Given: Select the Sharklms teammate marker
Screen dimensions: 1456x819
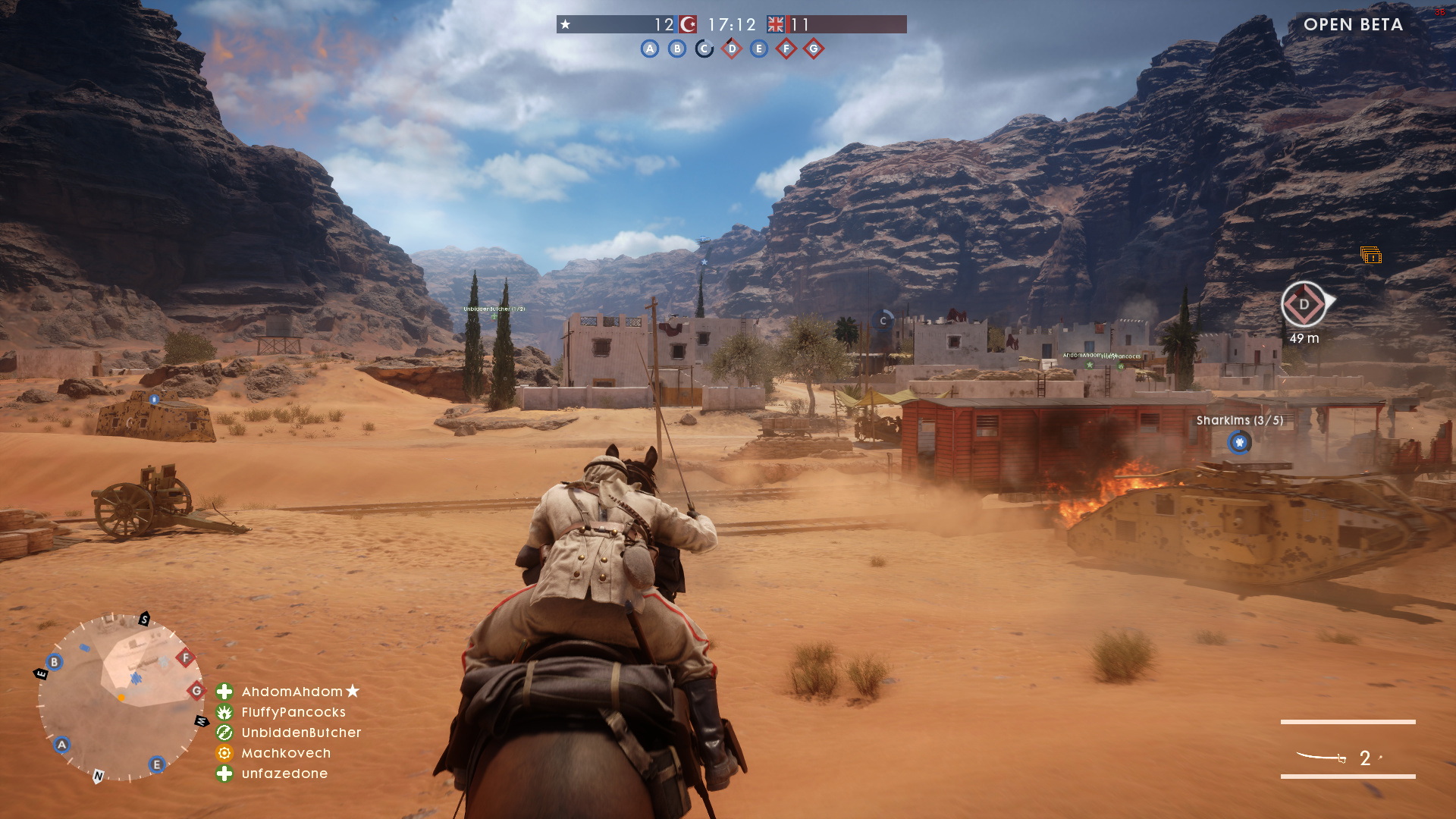Looking at the screenshot, I should [1239, 442].
